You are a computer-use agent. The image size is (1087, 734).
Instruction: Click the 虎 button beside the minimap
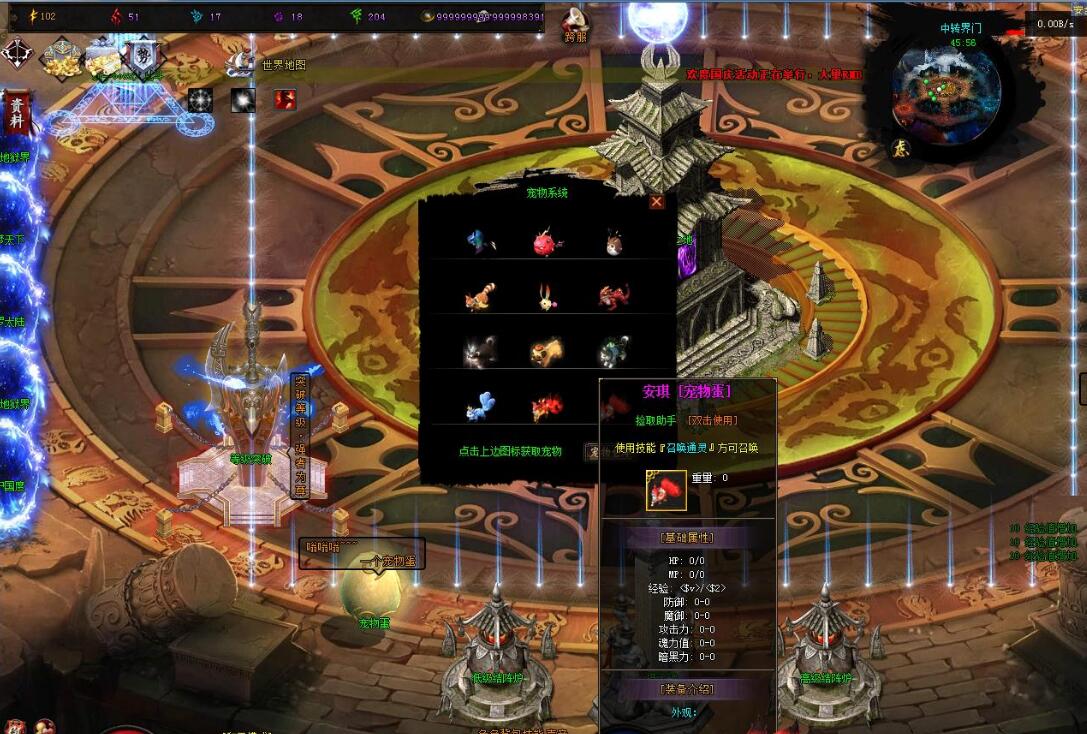pyautogui.click(x=900, y=147)
